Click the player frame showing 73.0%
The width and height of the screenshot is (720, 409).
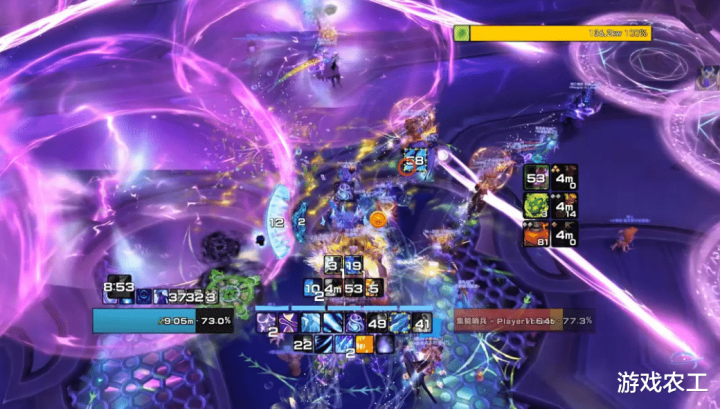pos(163,321)
